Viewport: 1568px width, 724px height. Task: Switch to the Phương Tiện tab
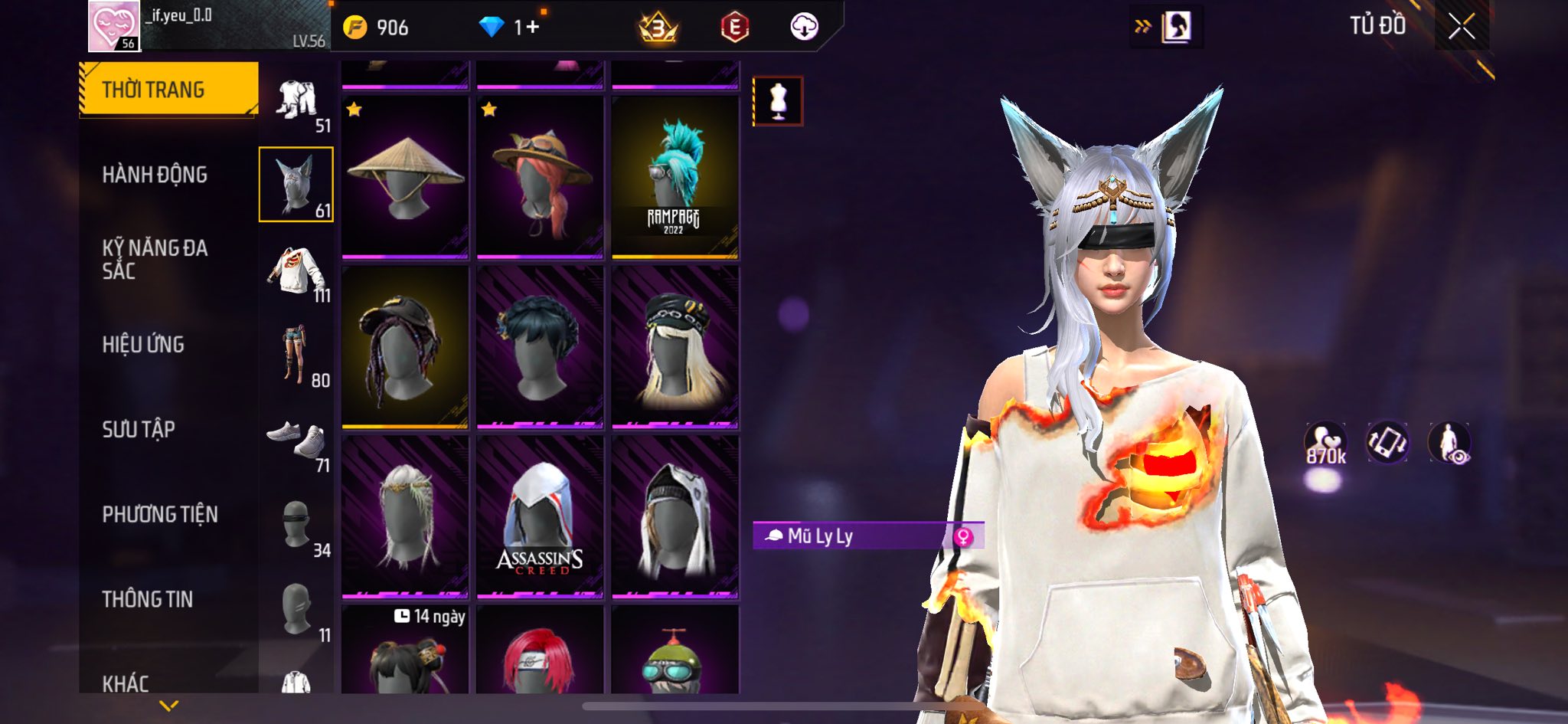click(160, 514)
